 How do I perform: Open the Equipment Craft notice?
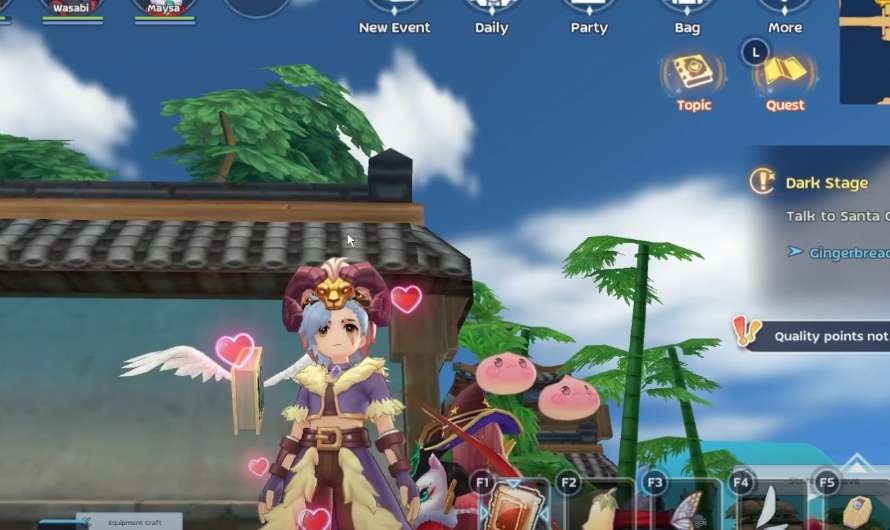click(129, 521)
